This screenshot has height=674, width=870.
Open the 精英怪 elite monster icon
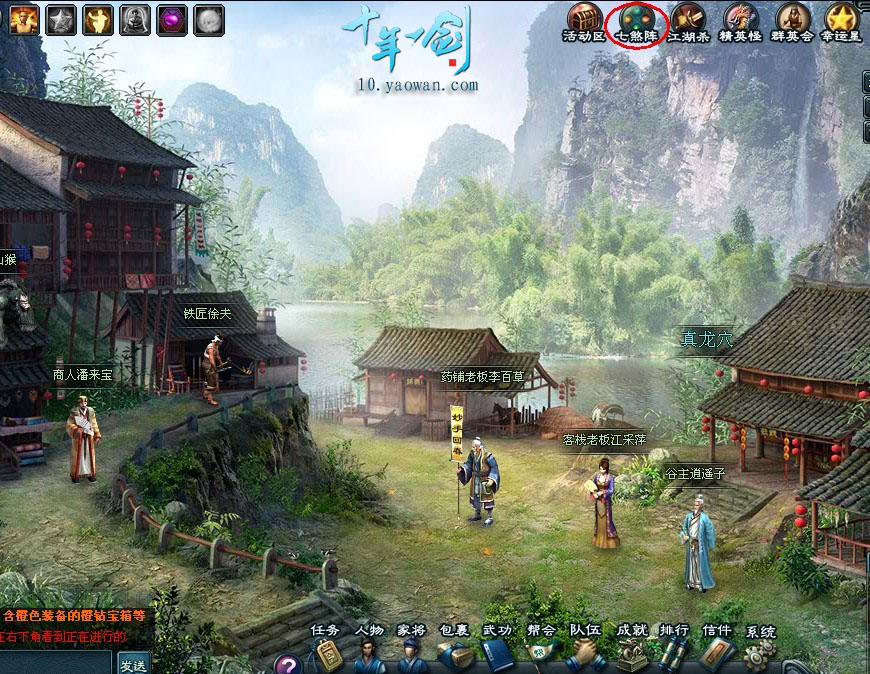point(741,19)
